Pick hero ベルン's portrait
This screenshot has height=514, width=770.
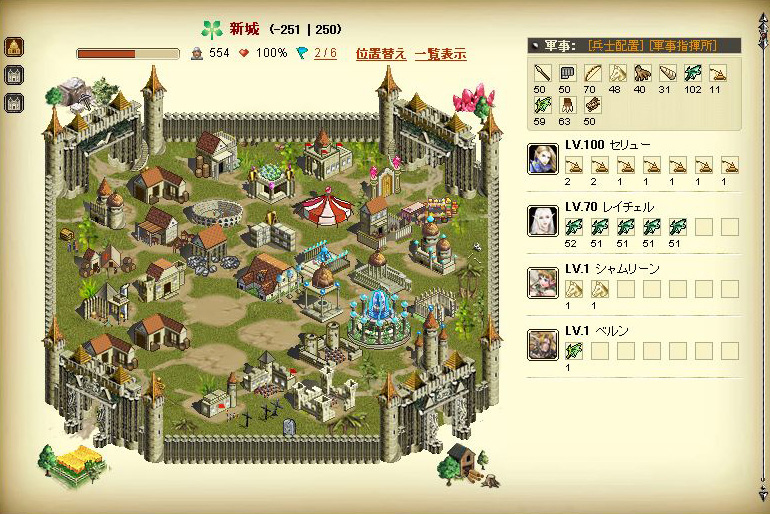click(x=543, y=345)
